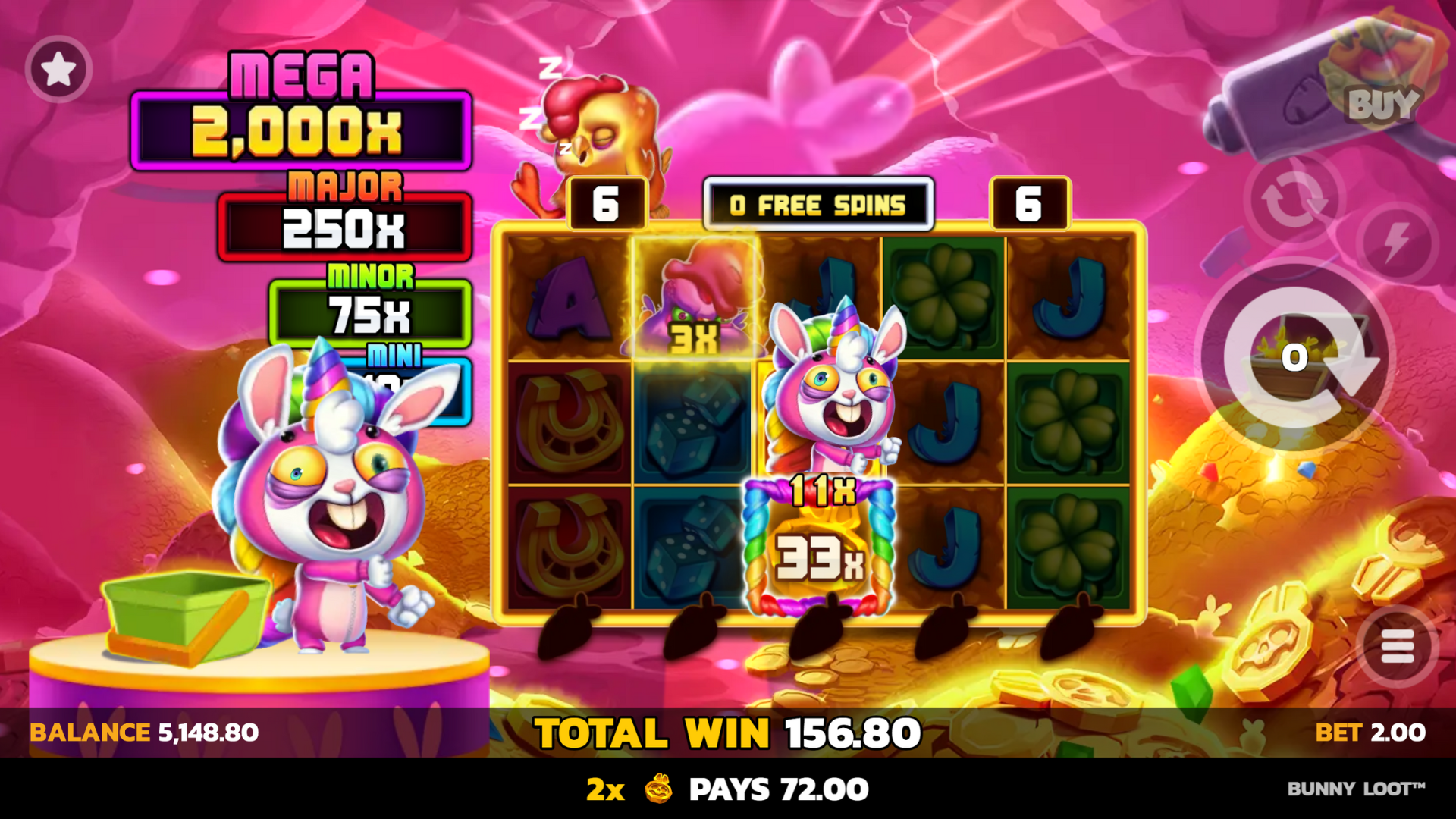The image size is (1456, 819).
Task: Click the 0 FREE SPINS counter
Action: (817, 204)
